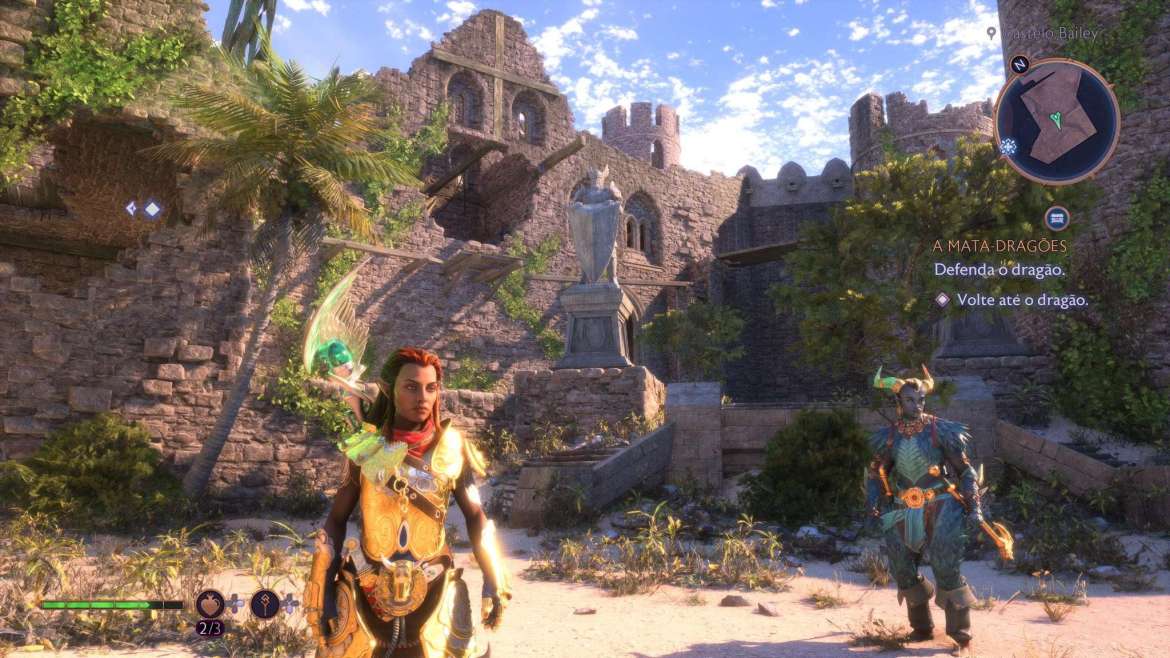Activate the staff ability icon
1170x658 pixels.
click(x=266, y=604)
